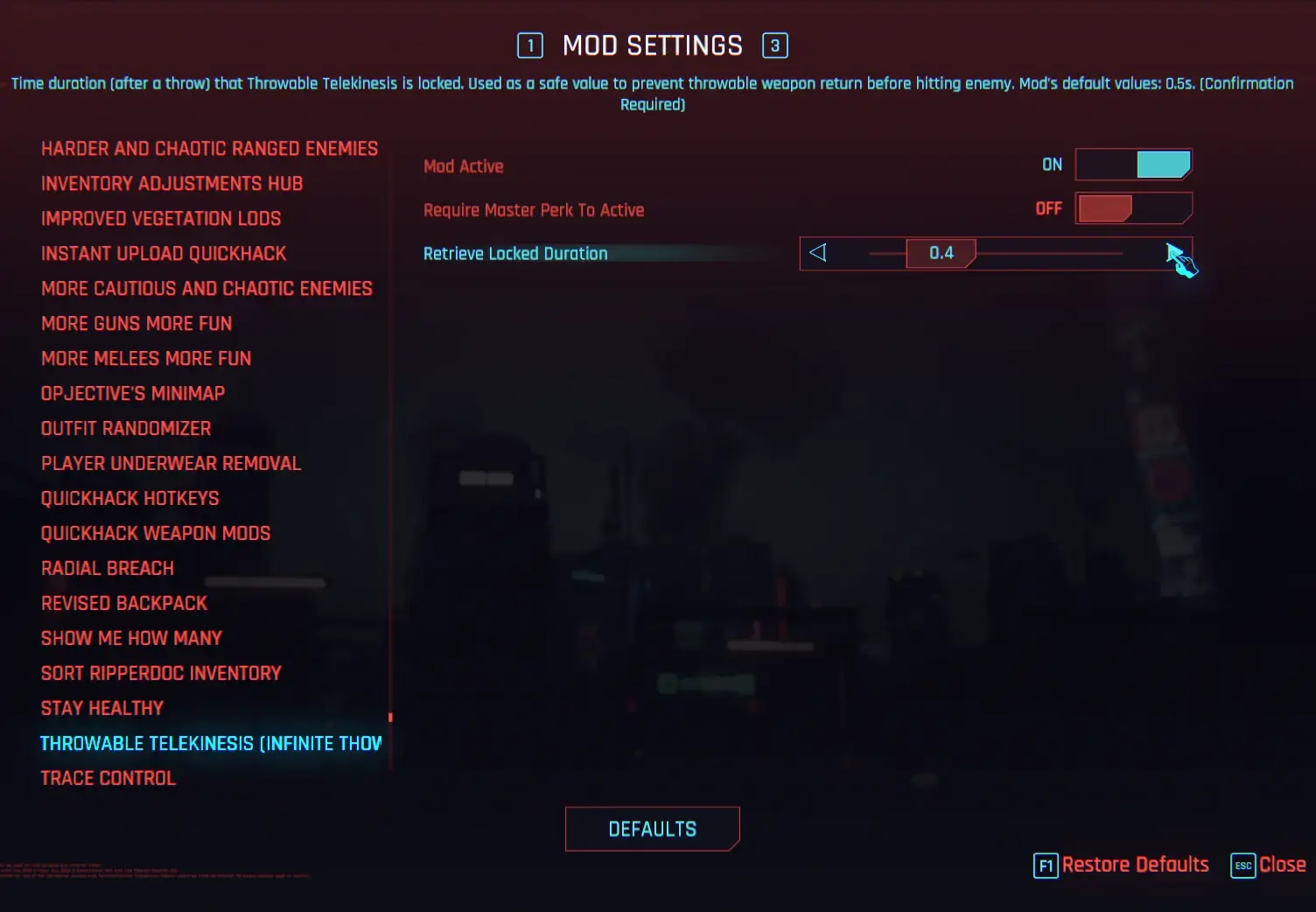Turn off the Mod Active toggle
Viewport: 1316px width, 912px height.
pyautogui.click(x=1133, y=165)
